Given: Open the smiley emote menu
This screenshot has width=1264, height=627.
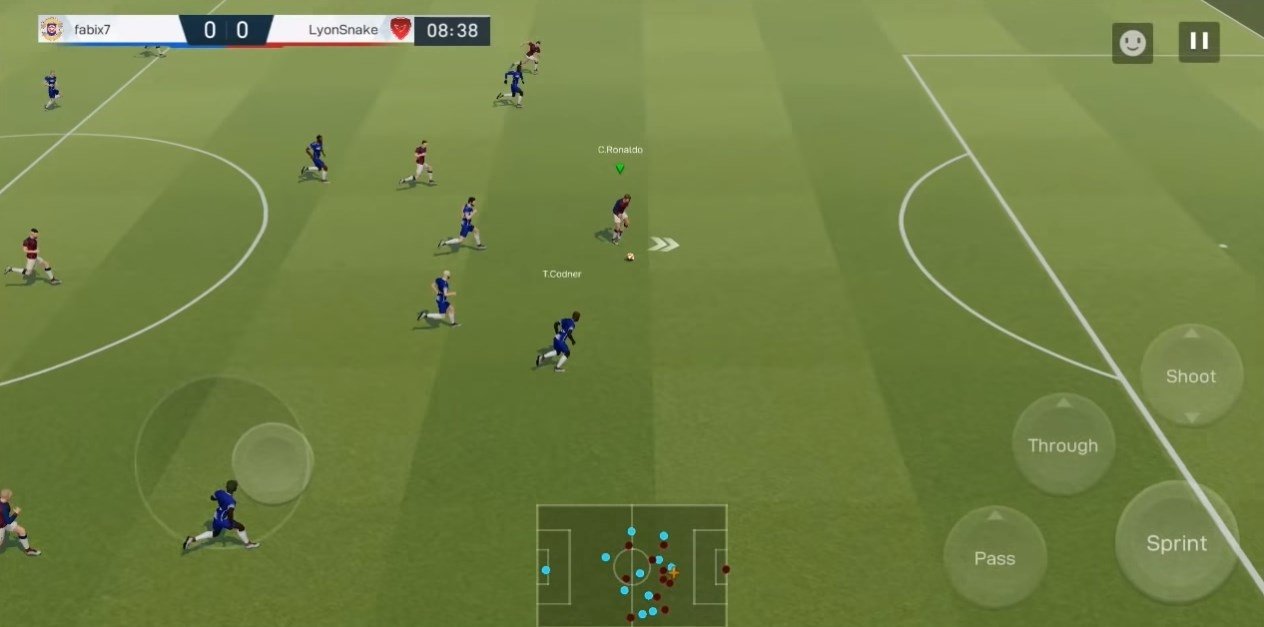Looking at the screenshot, I should tap(1132, 43).
